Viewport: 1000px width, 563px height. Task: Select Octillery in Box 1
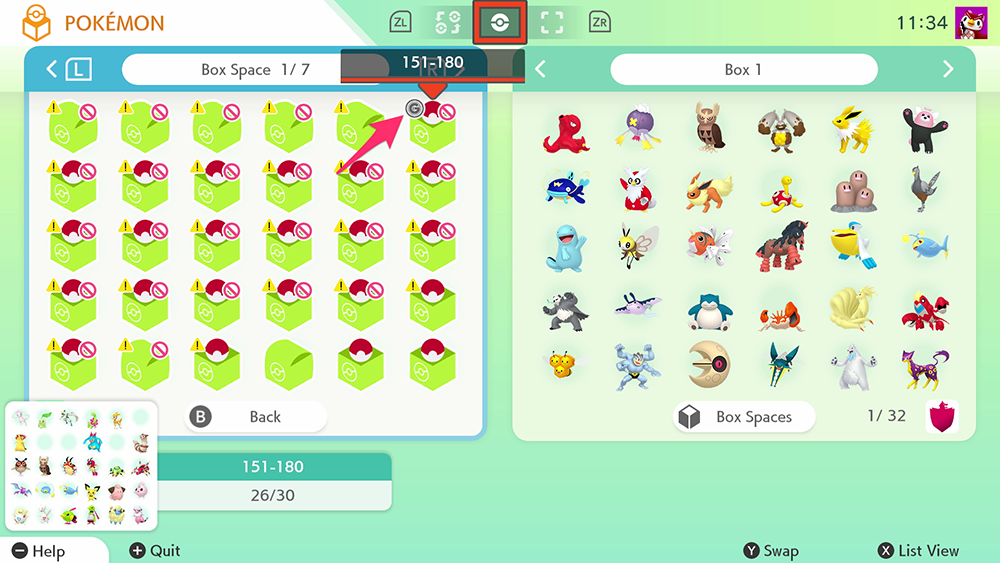566,131
